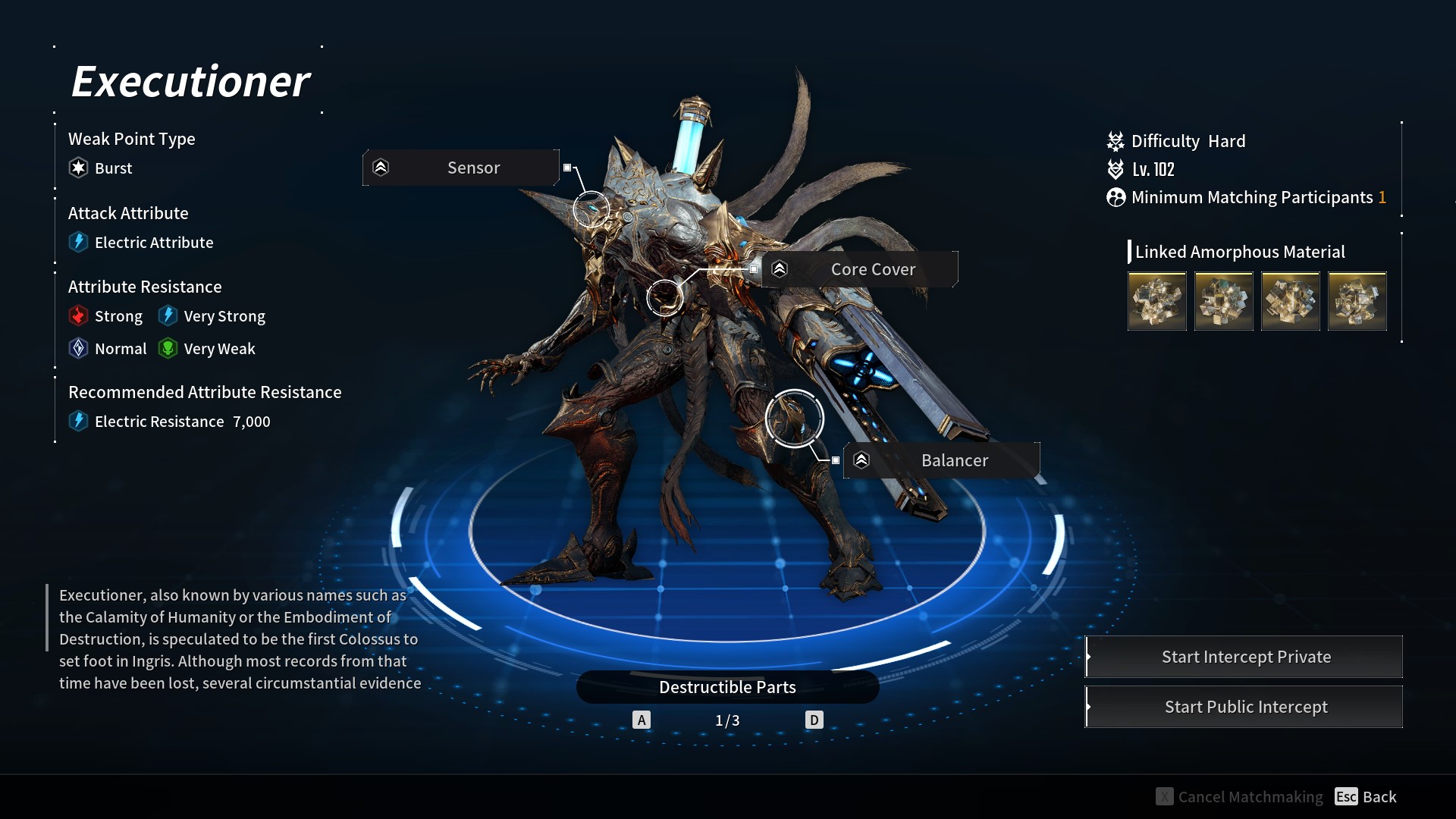Open the Destructible Parts tab

click(x=727, y=687)
